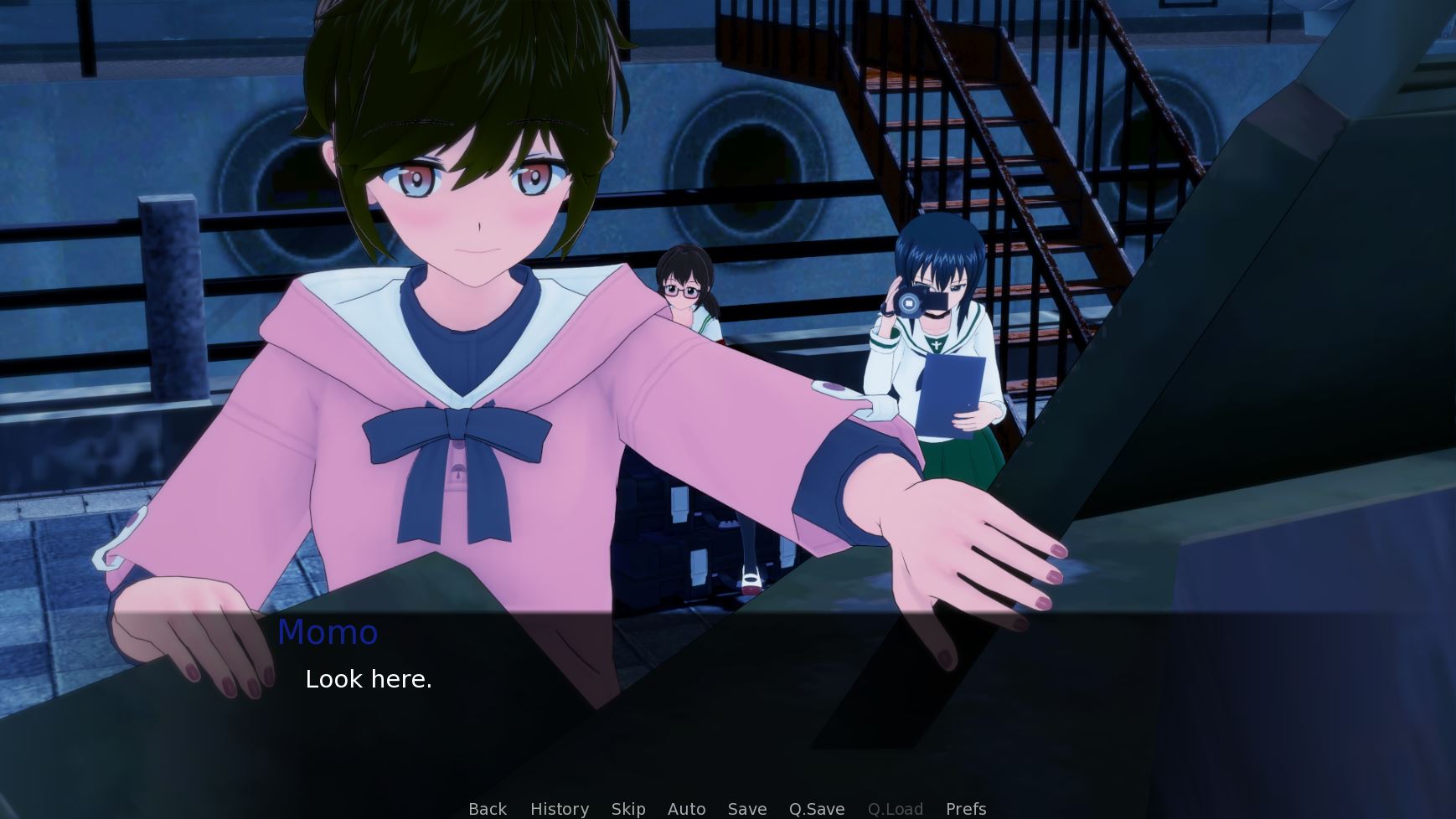The width and height of the screenshot is (1456, 819).
Task: Go back one line with Back
Action: click(x=488, y=809)
